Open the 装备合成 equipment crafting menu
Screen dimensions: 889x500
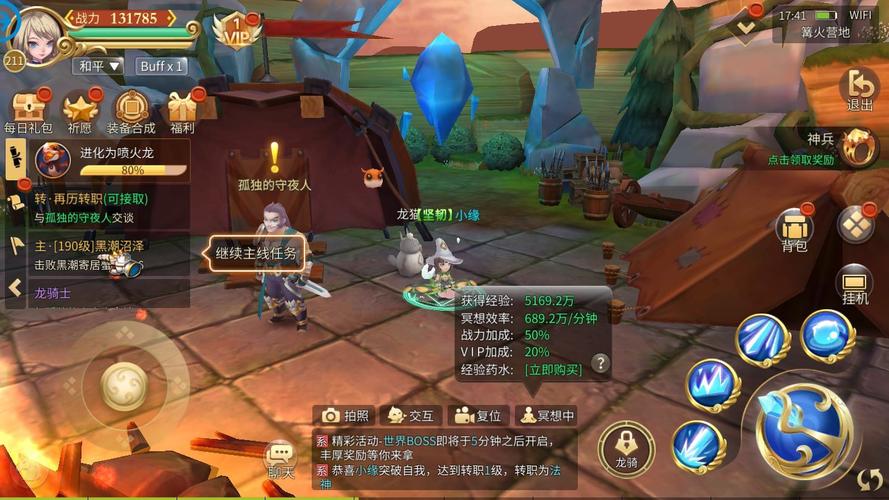[131, 110]
